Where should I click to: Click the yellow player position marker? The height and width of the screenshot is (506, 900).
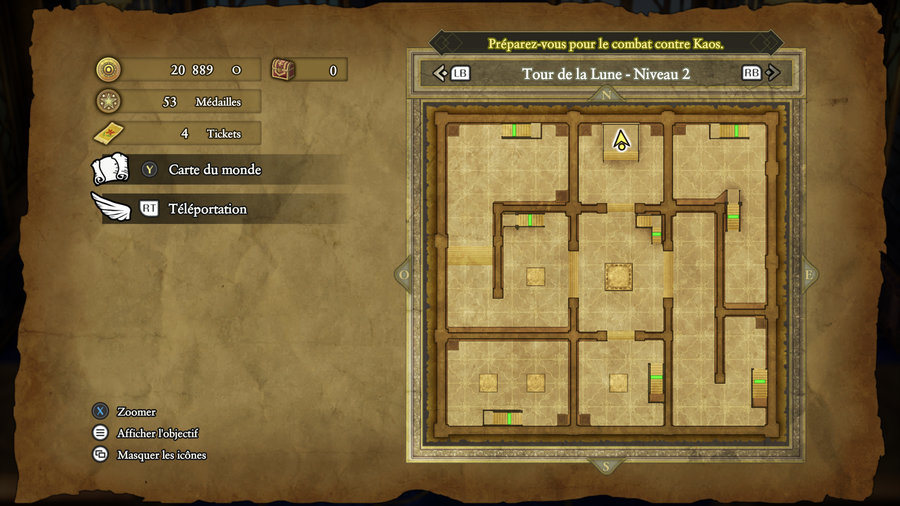[x=621, y=140]
